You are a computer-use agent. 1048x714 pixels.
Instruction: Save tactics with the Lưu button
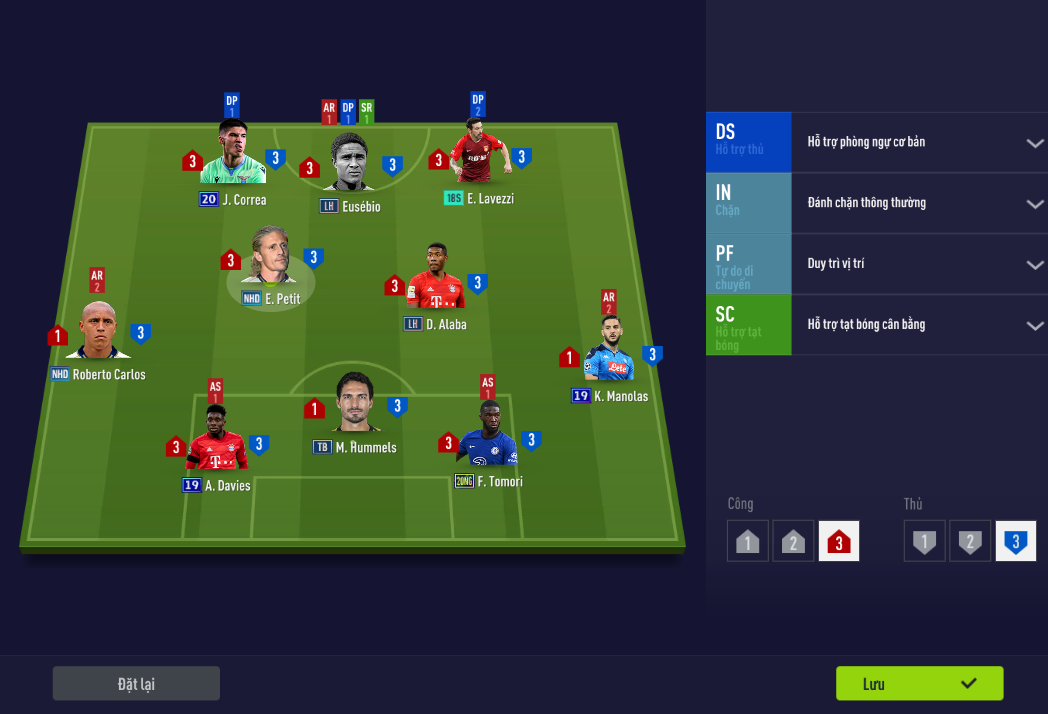pyautogui.click(x=919, y=684)
